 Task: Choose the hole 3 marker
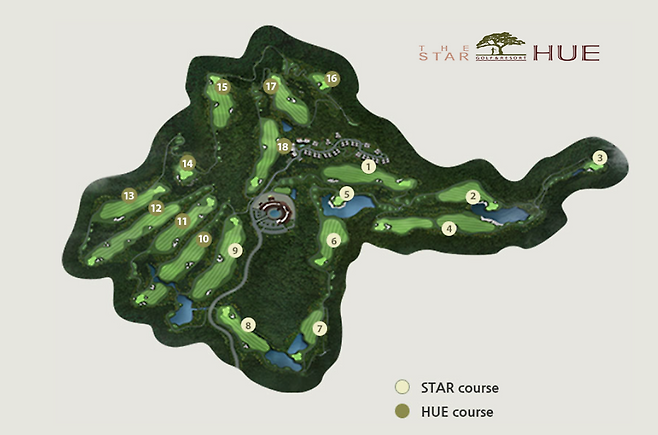(600, 157)
